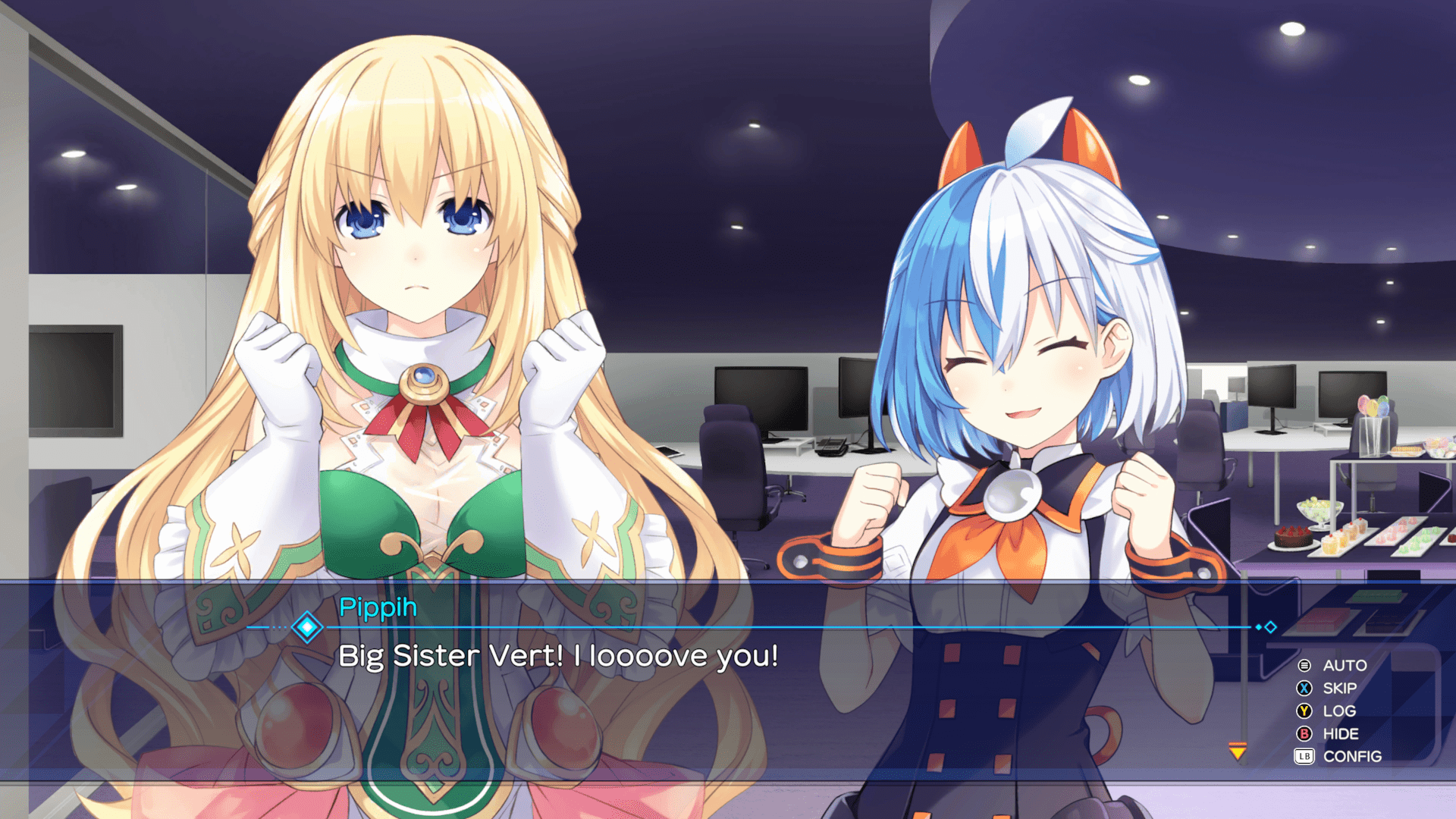
Task: Choose HIDE to hide the text box
Action: (1340, 733)
